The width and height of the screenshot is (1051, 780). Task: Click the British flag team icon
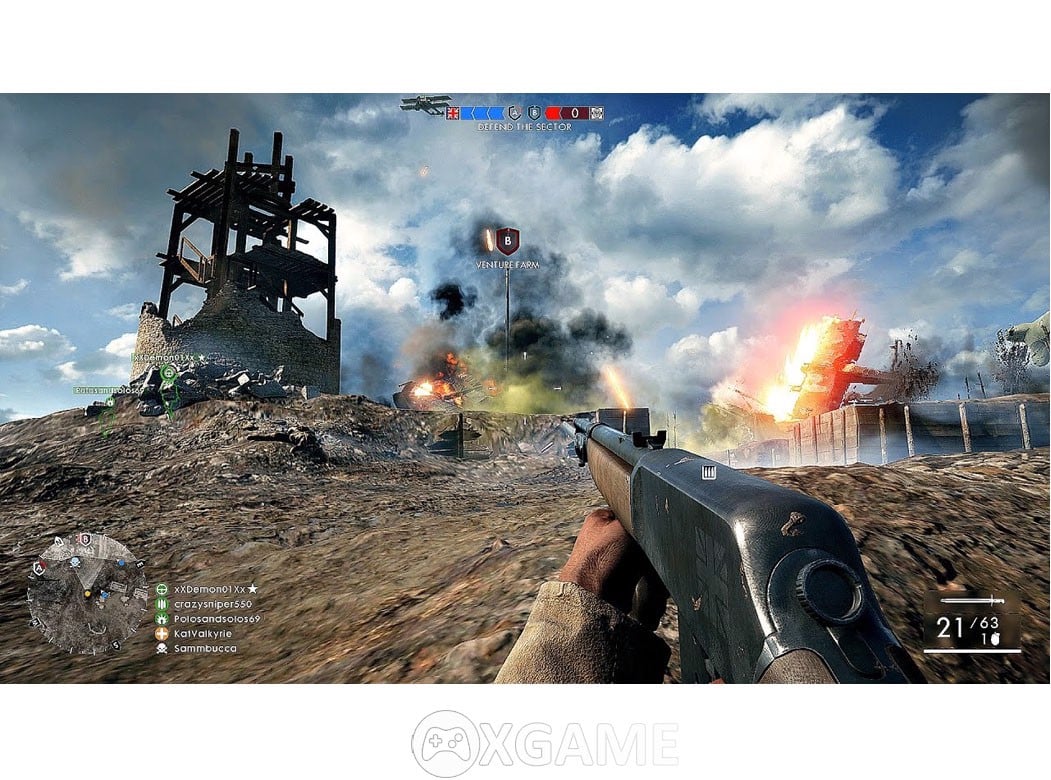(x=453, y=113)
